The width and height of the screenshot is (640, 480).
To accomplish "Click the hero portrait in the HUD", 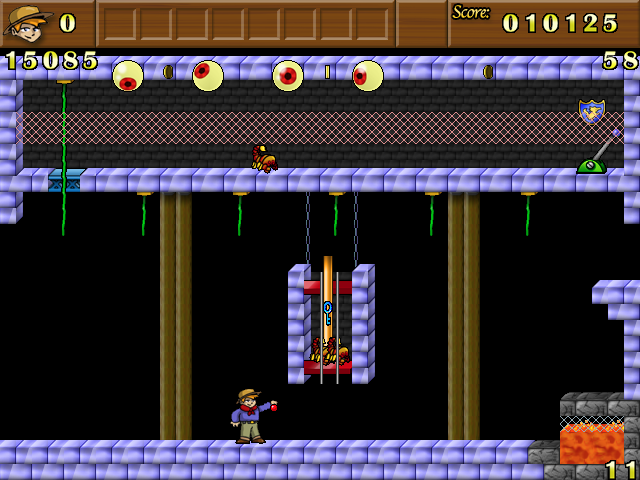I will 27,22.
